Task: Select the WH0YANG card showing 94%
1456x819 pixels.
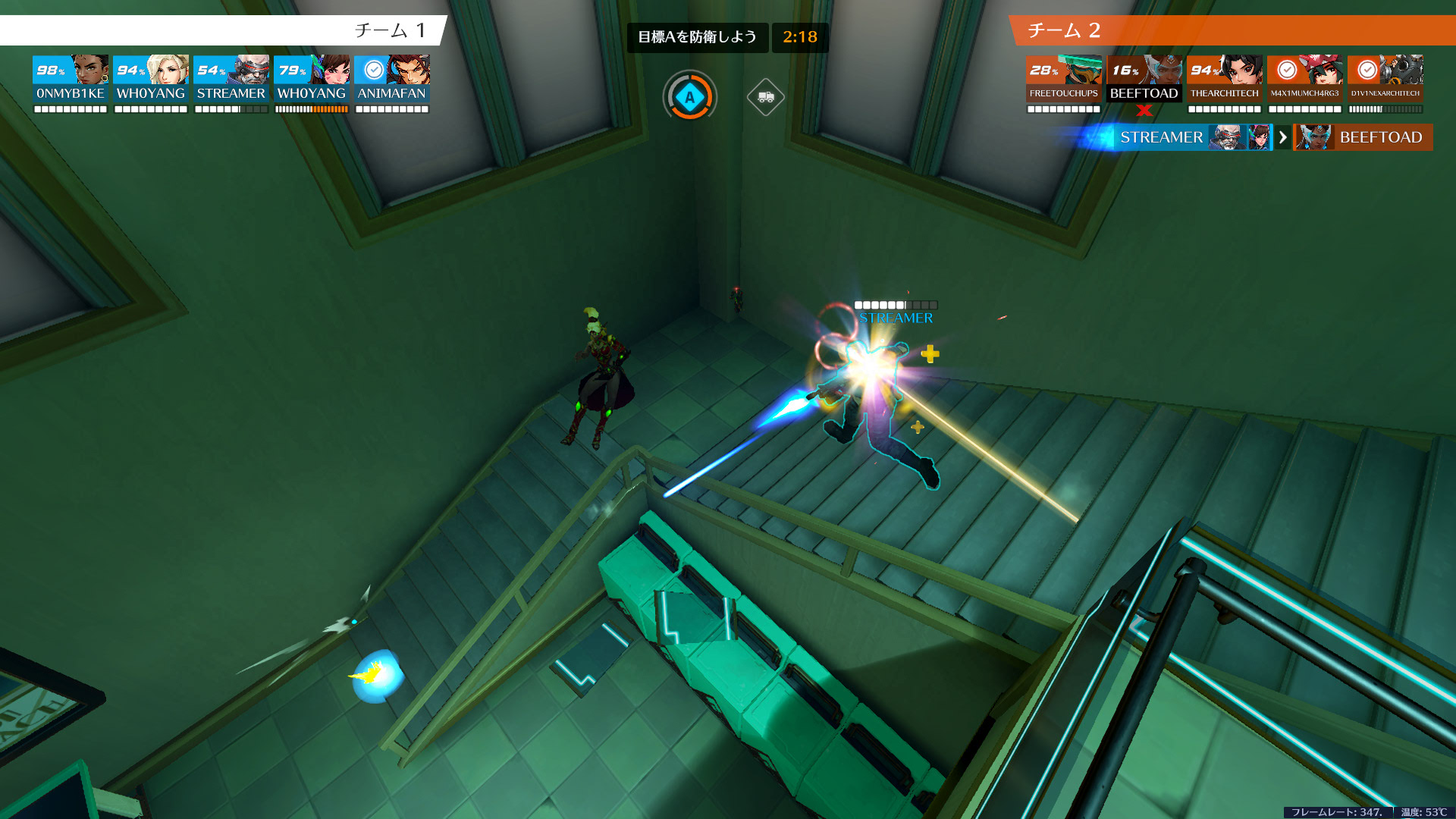Action: pos(151,83)
